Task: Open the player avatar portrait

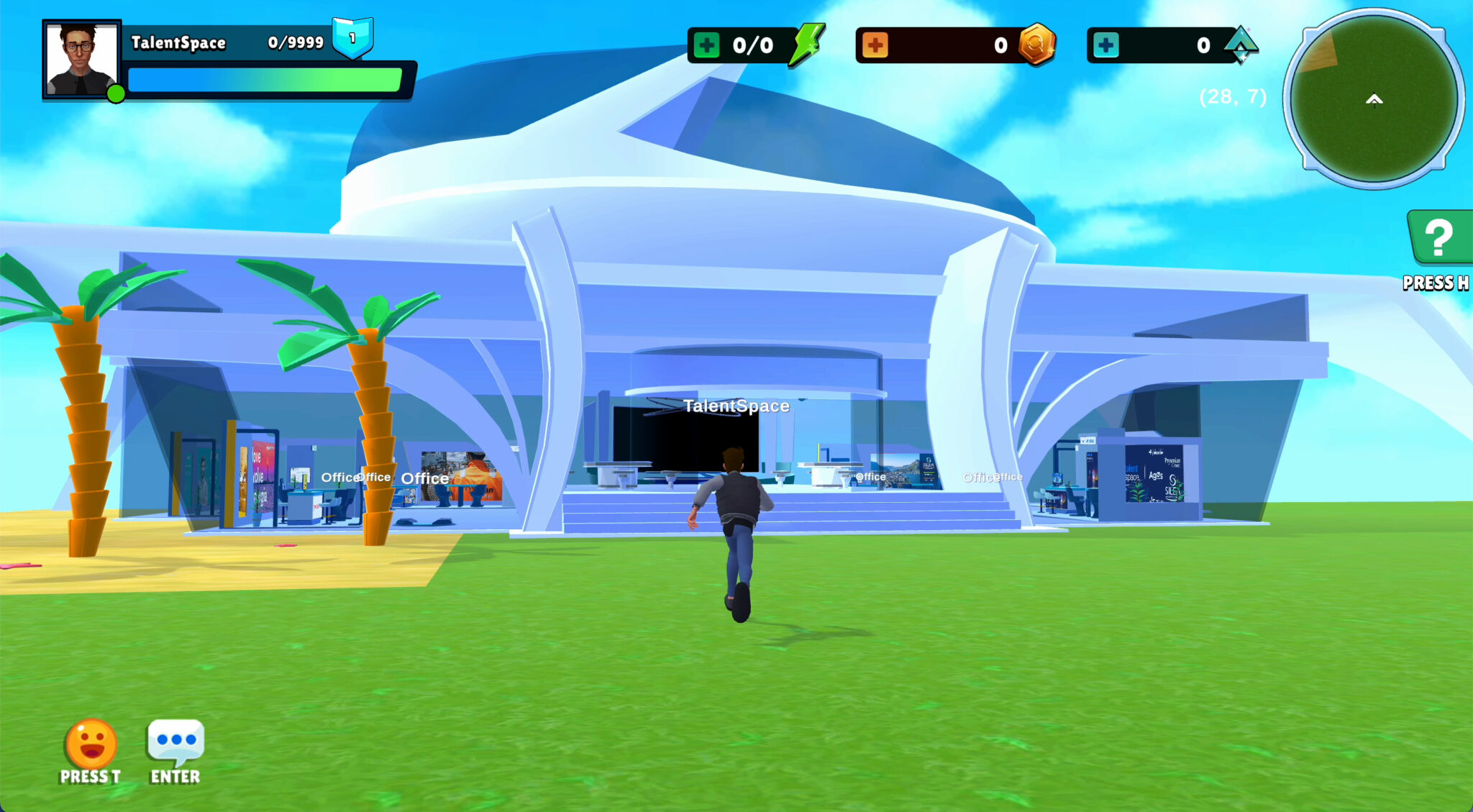Action: point(81,60)
